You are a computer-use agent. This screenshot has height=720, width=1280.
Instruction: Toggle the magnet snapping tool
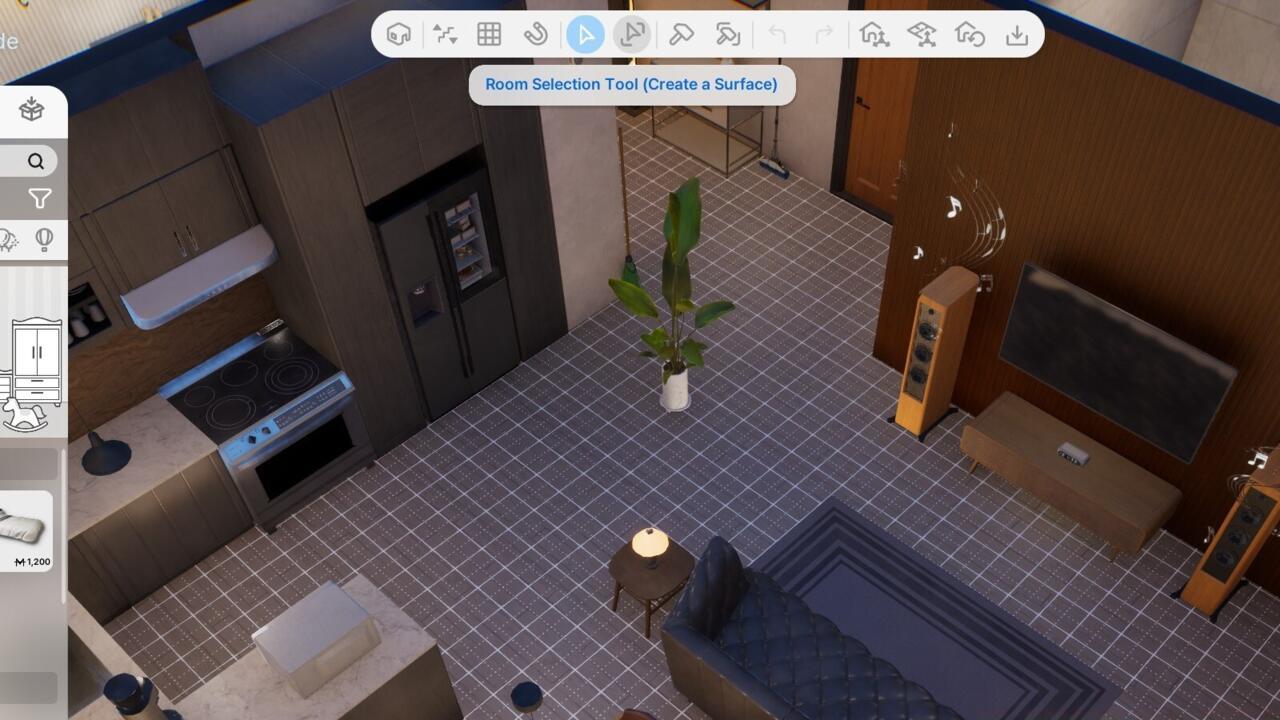(x=537, y=35)
